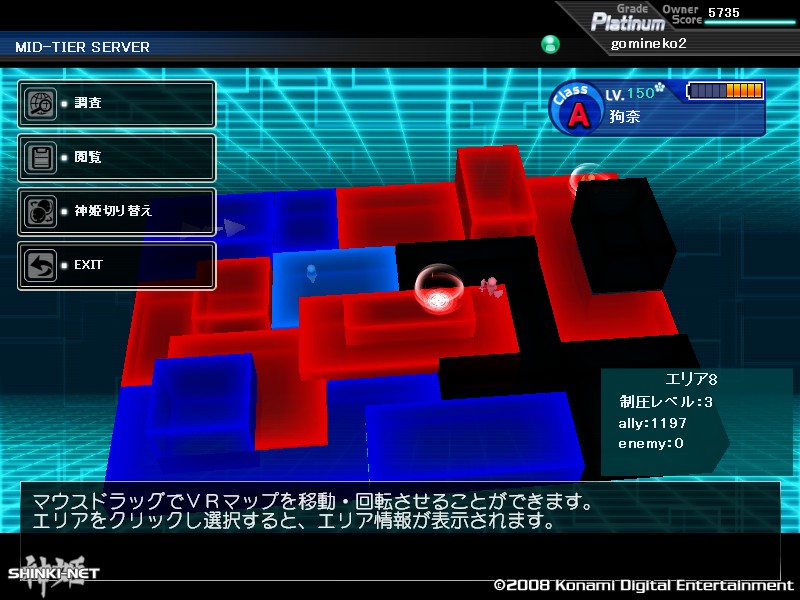Select the 閲覧 (Browse) menu entry
Screen dimensions: 800x600
click(116, 157)
